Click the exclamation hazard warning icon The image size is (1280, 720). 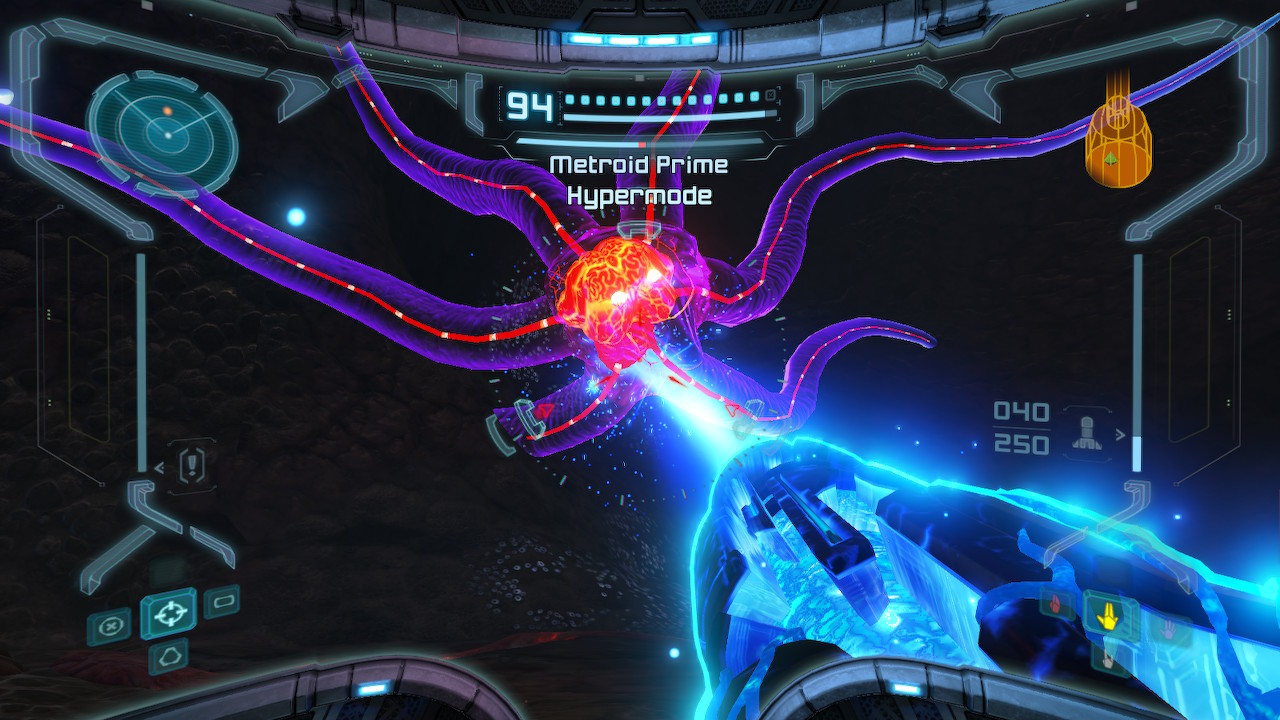pyautogui.click(x=191, y=466)
